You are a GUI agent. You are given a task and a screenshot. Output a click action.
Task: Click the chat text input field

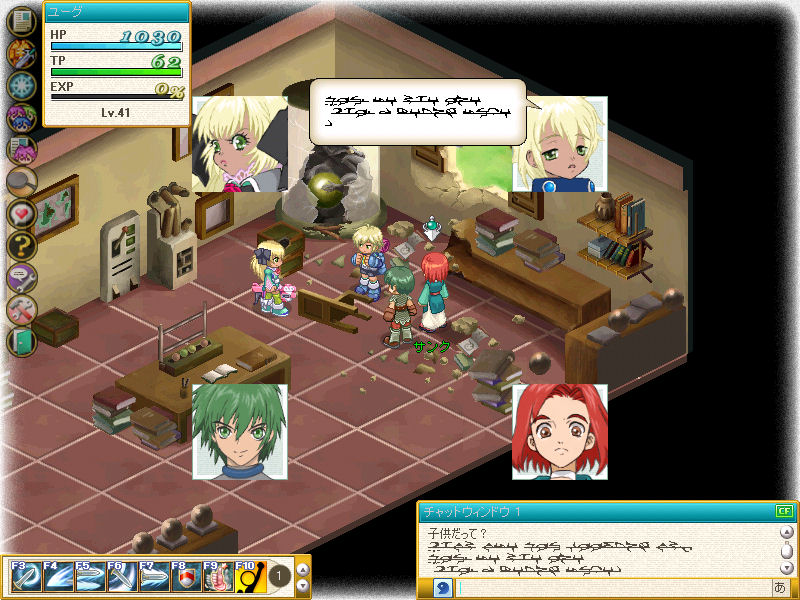click(x=610, y=588)
